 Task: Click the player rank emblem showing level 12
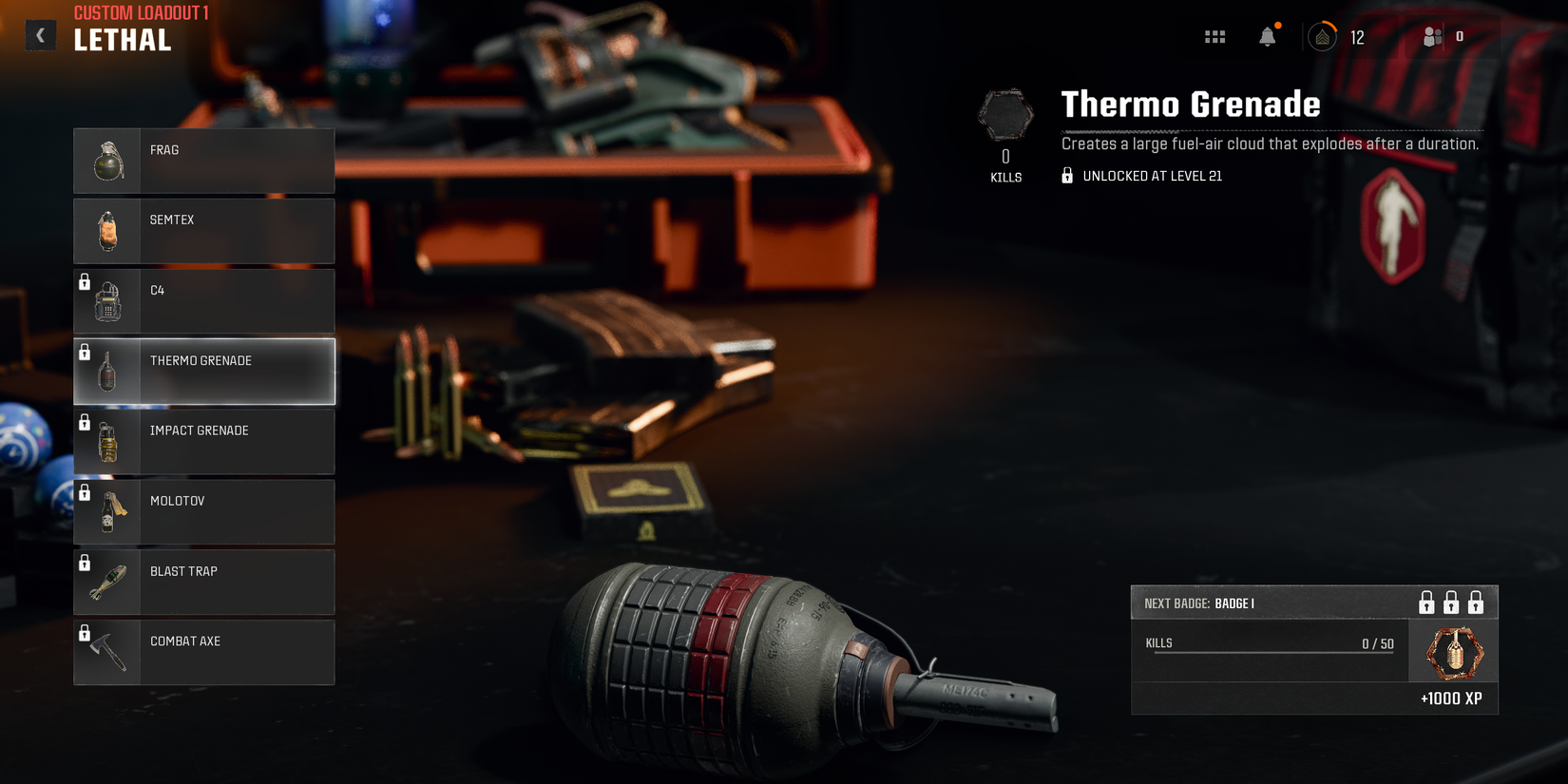[1323, 35]
